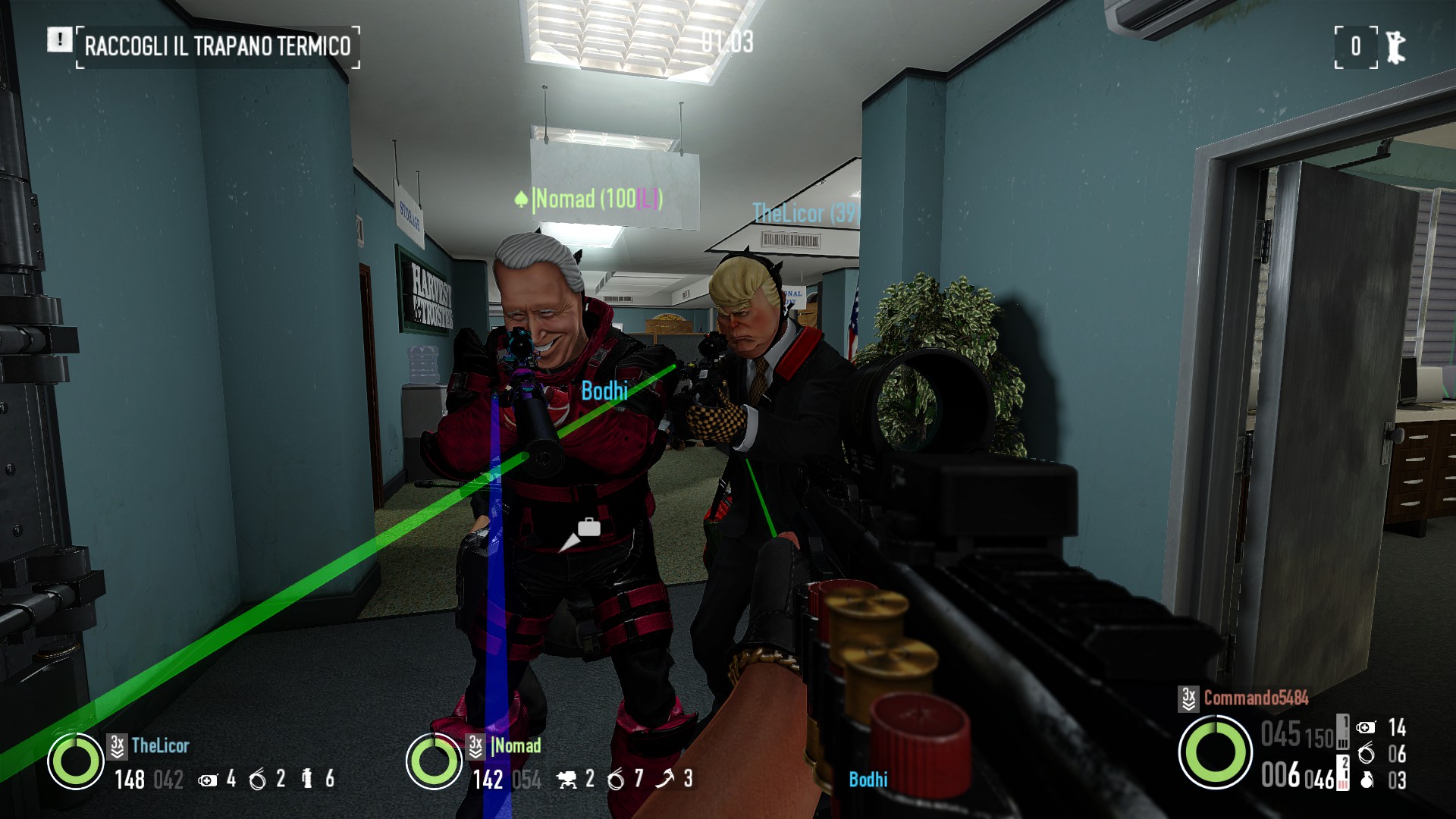Viewport: 1456px width, 819px height.
Task: Click TheLicor's throwable canister icon
Action: click(307, 779)
